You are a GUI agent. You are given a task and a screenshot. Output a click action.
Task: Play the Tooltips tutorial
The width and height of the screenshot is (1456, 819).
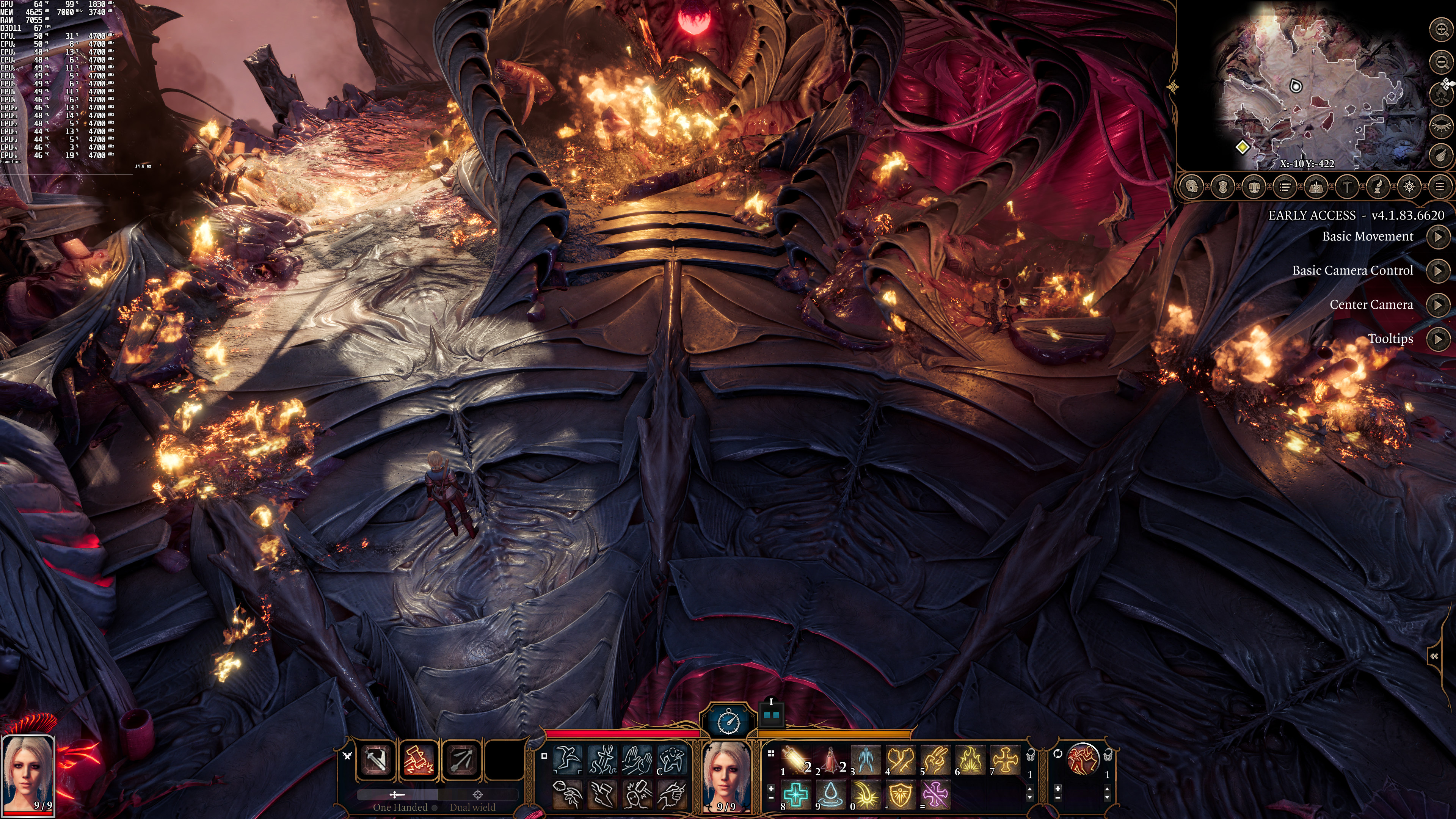coord(1437,339)
